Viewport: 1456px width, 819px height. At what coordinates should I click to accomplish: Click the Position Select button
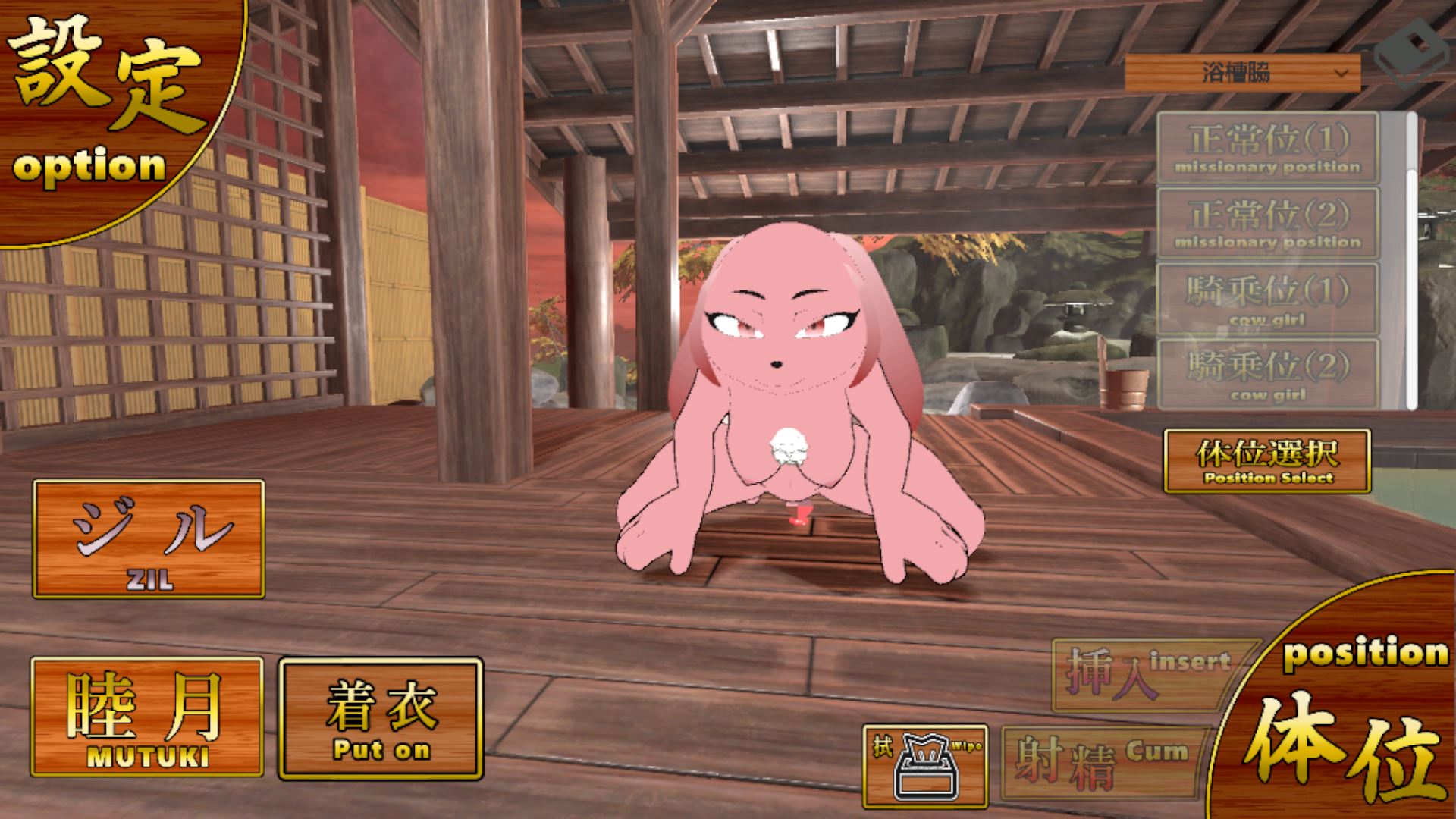[1267, 461]
